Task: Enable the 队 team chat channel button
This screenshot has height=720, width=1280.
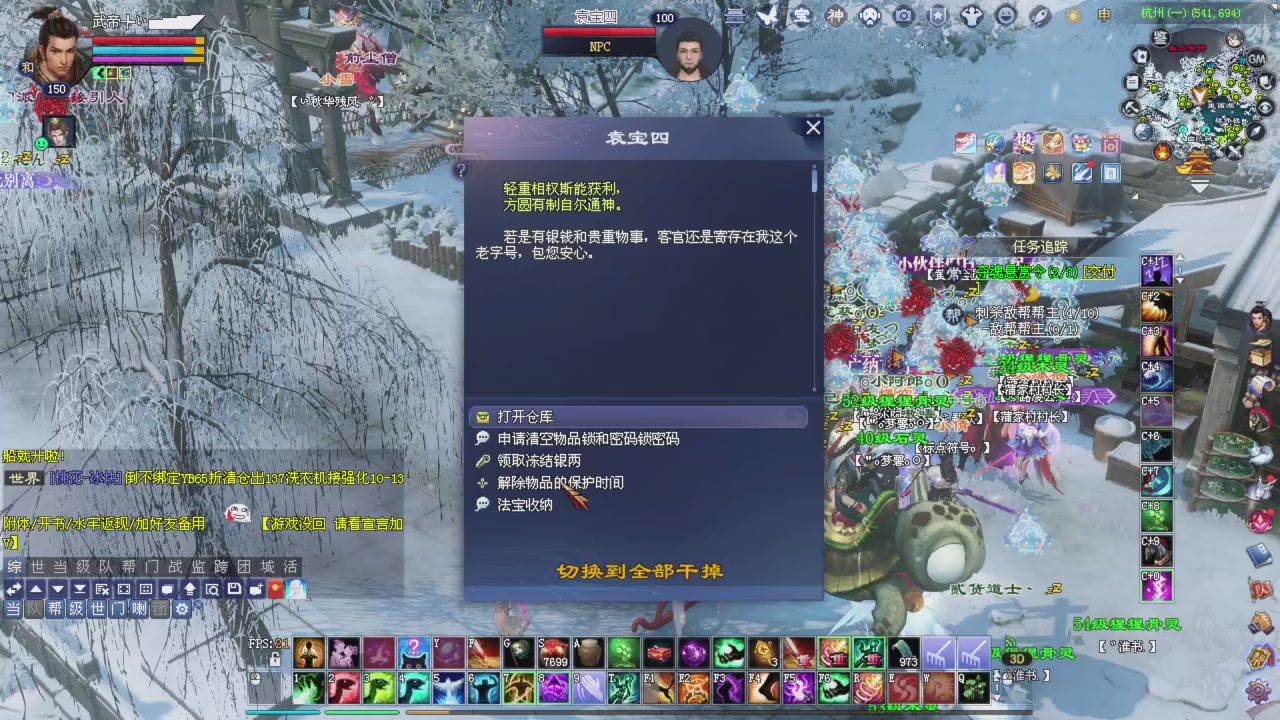Action: tap(32, 609)
